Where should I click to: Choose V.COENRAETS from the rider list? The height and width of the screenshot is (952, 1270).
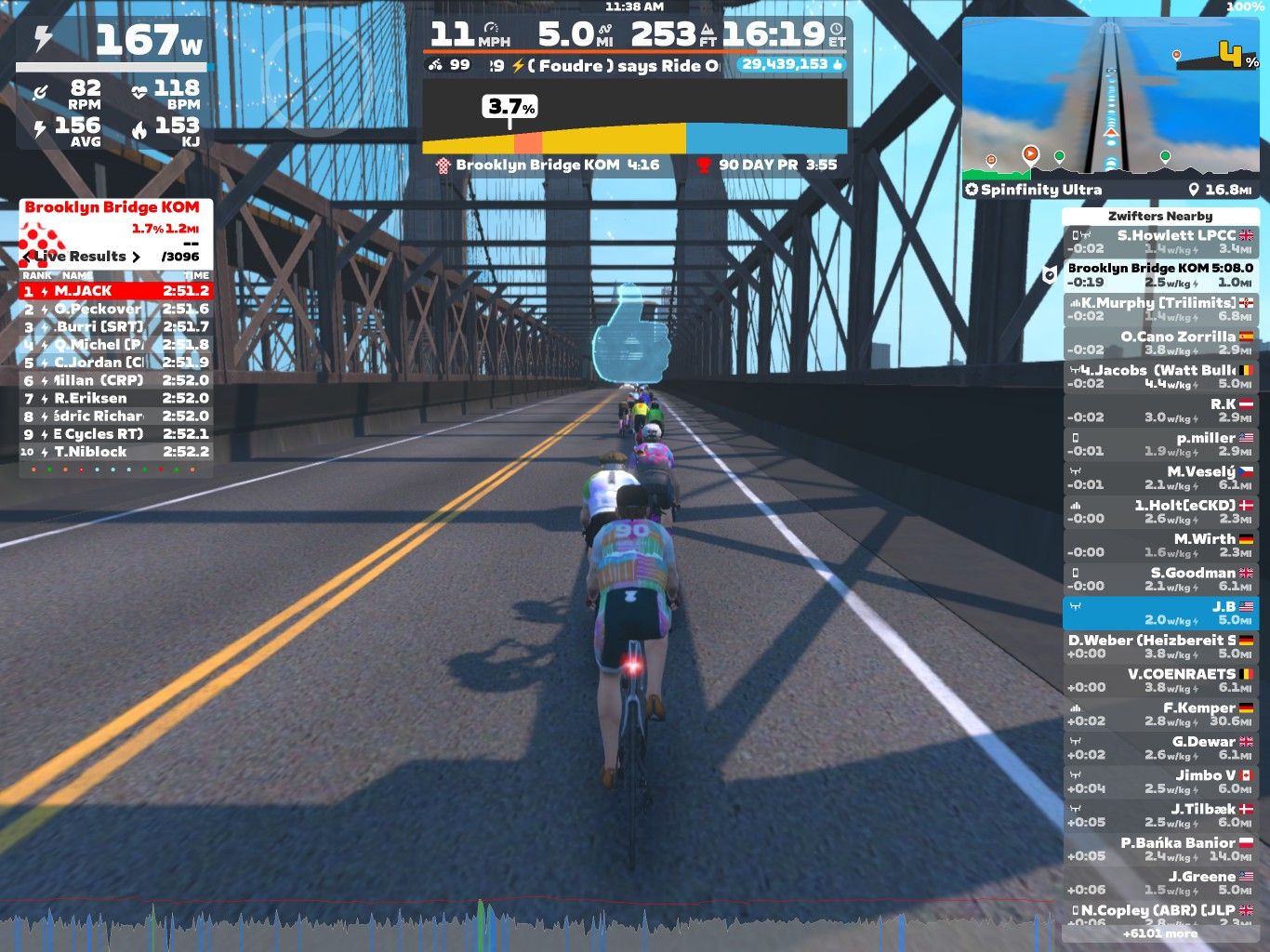coord(1160,681)
